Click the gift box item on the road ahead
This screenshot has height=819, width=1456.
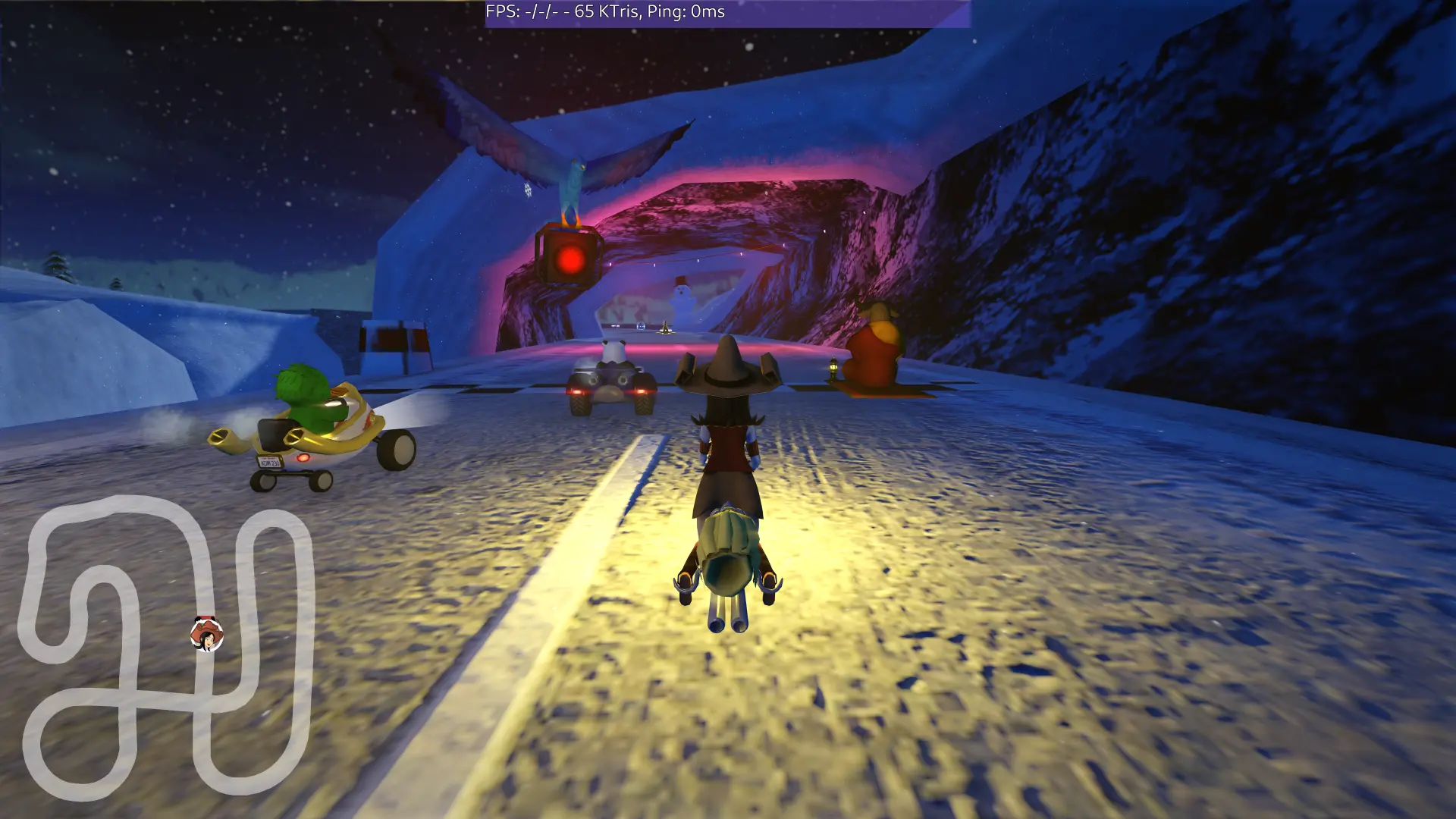pyautogui.click(x=641, y=326)
